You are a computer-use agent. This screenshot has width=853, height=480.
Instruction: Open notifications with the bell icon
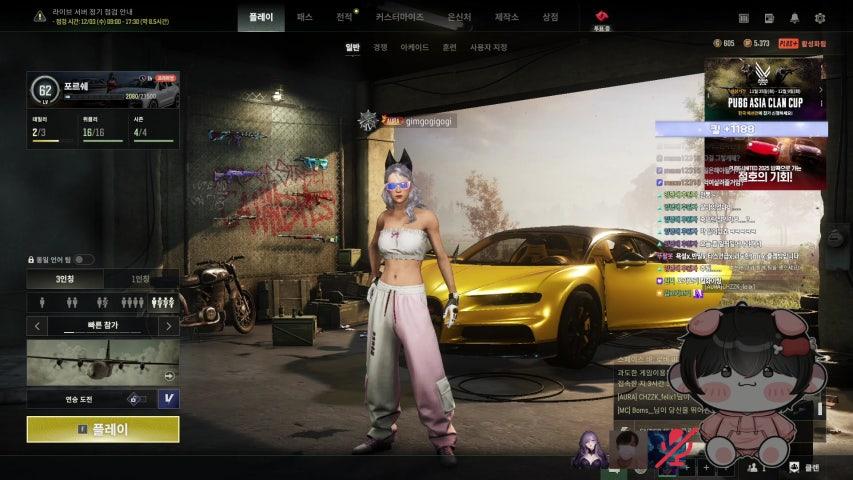click(795, 17)
